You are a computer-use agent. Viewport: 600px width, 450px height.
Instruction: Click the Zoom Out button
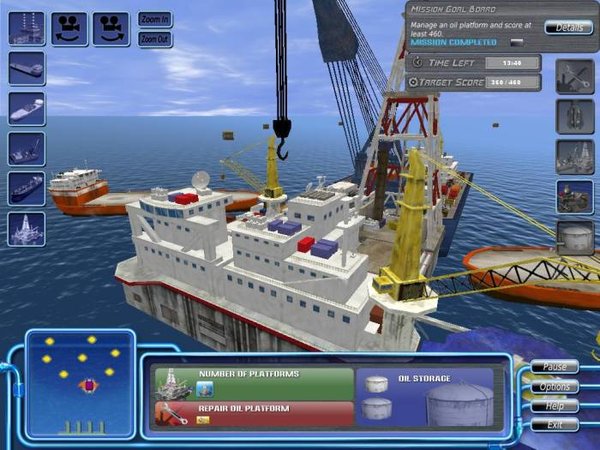tap(155, 39)
